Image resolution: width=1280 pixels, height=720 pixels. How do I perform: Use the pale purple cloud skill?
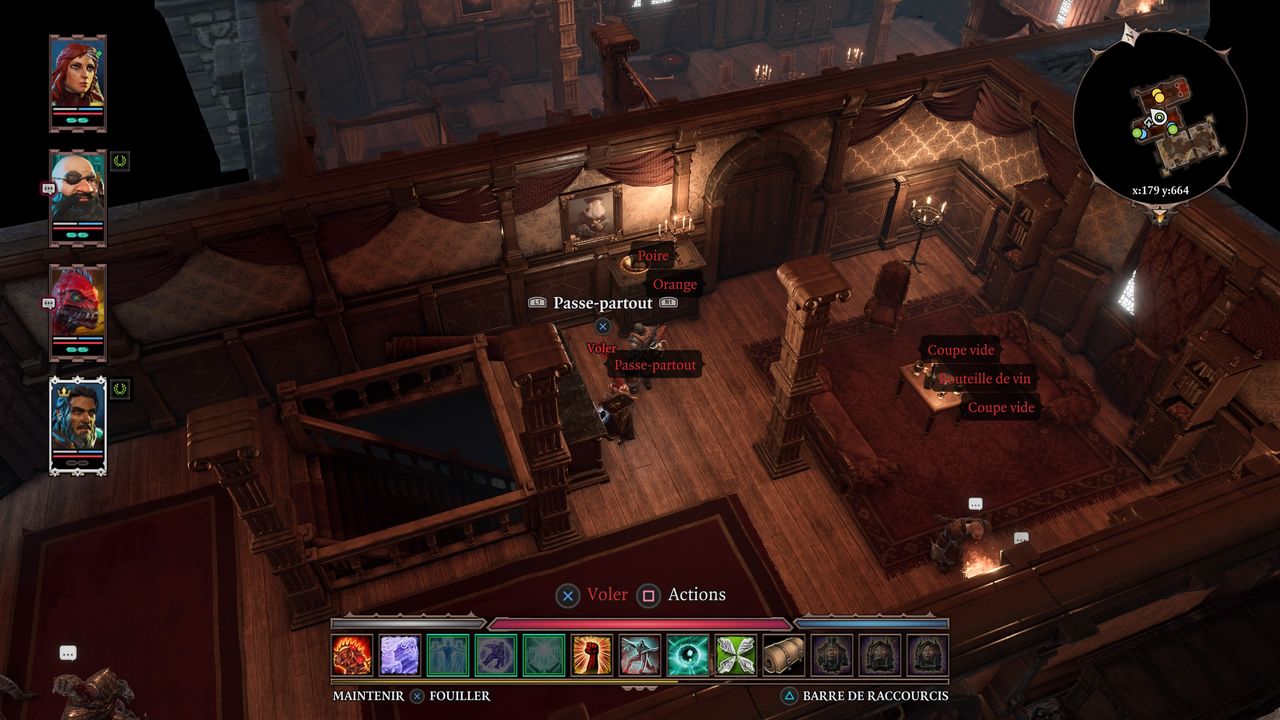click(x=400, y=655)
